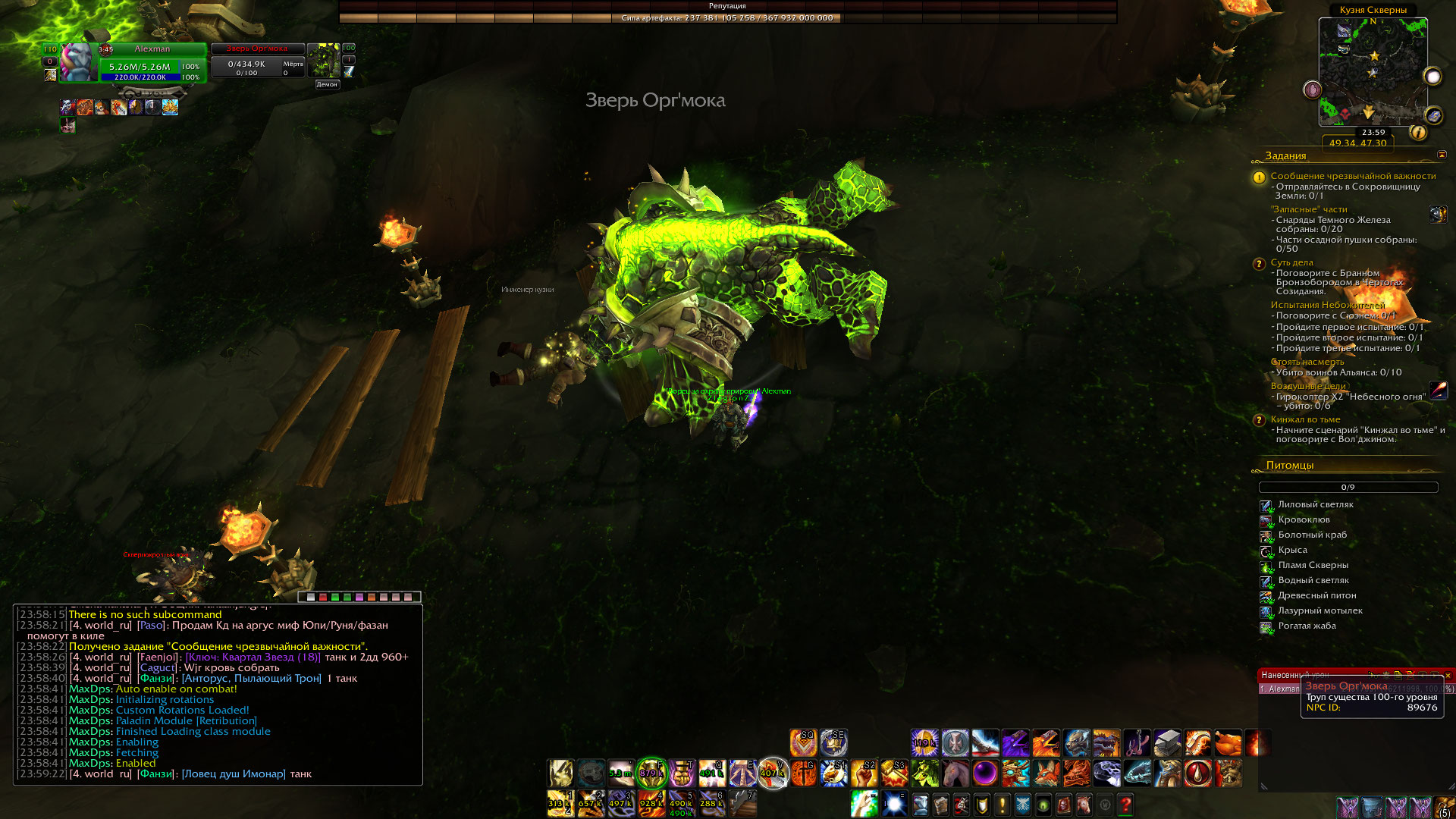Open the red question mark help button

coord(1125,804)
